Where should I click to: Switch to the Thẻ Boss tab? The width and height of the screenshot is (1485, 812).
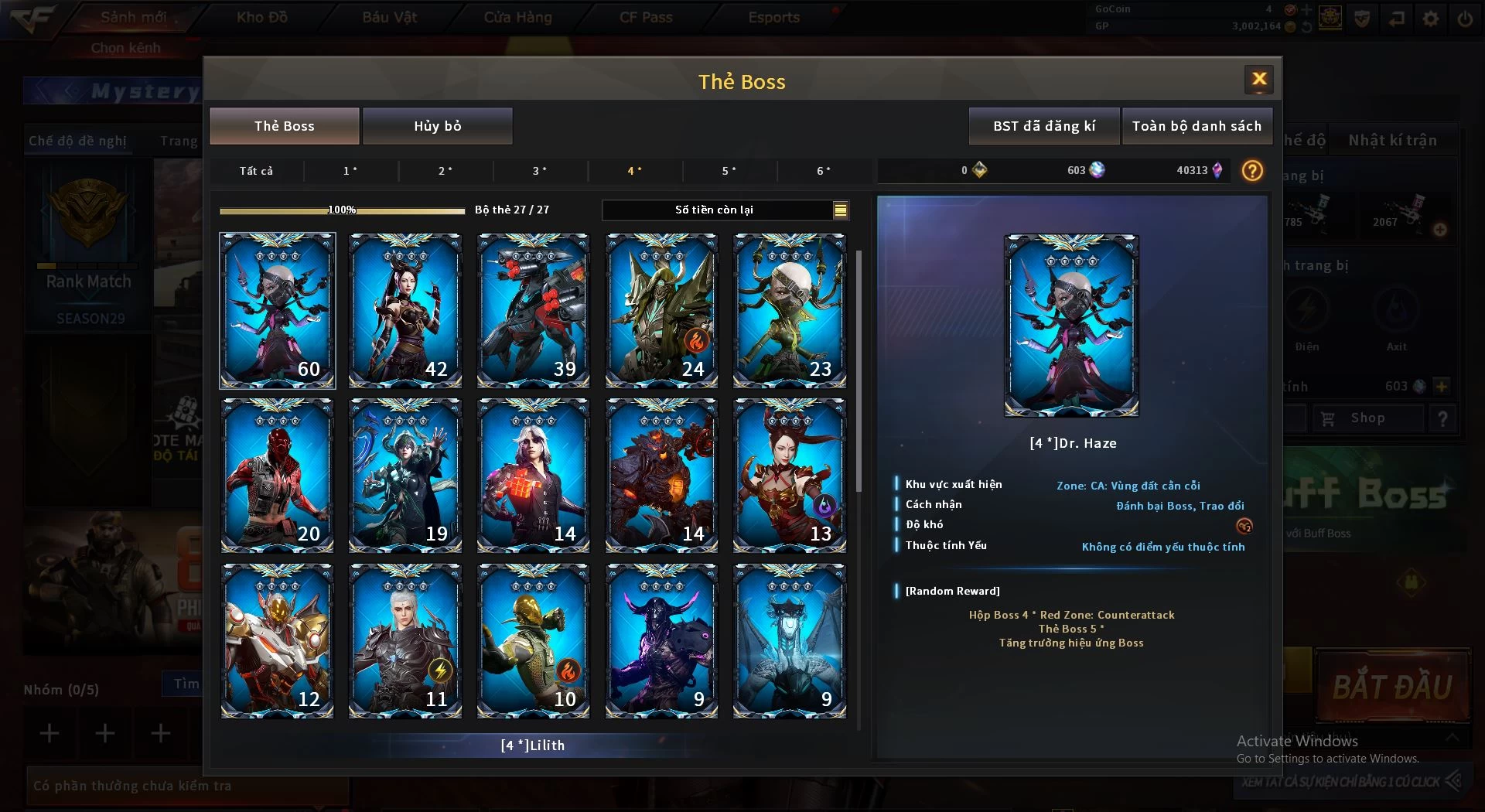284,126
